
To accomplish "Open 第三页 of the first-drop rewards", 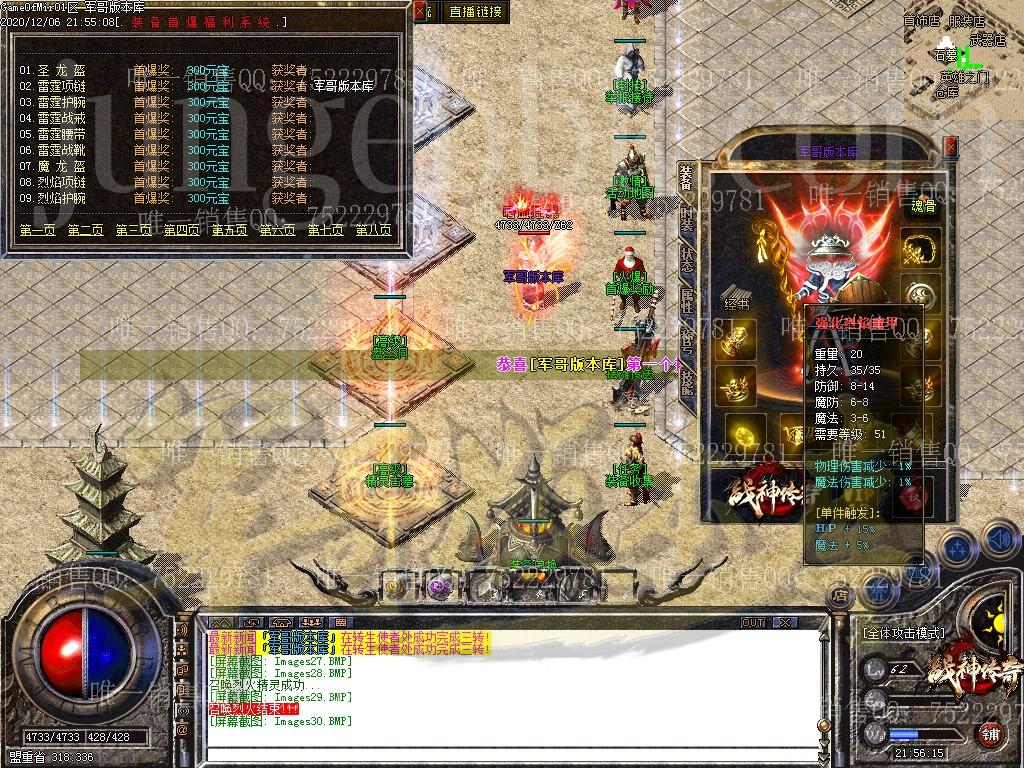I will point(133,231).
